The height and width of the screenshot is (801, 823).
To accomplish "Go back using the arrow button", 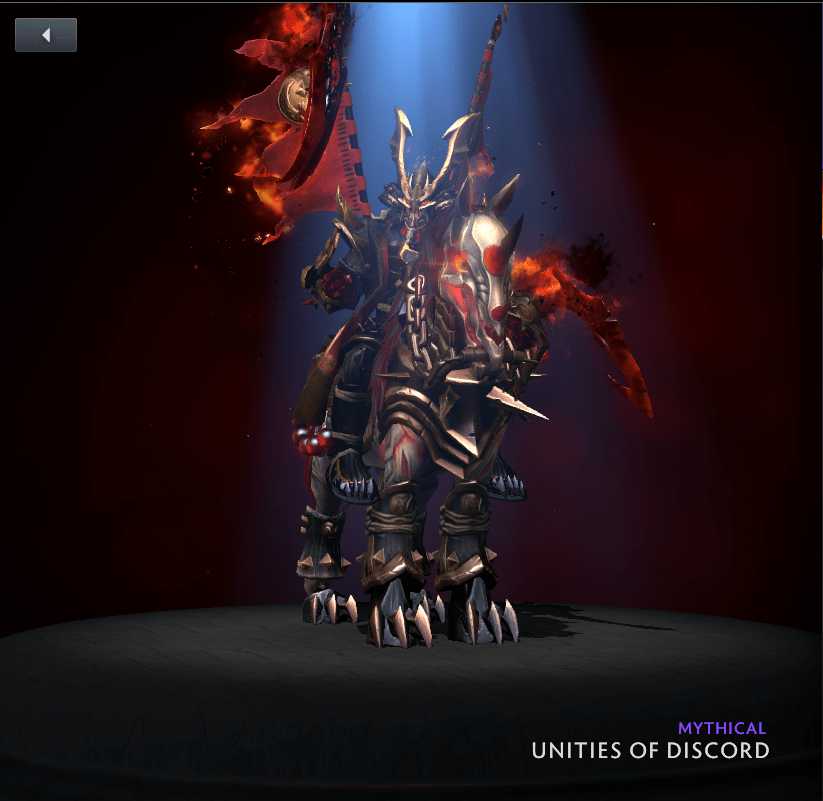I will 46,35.
